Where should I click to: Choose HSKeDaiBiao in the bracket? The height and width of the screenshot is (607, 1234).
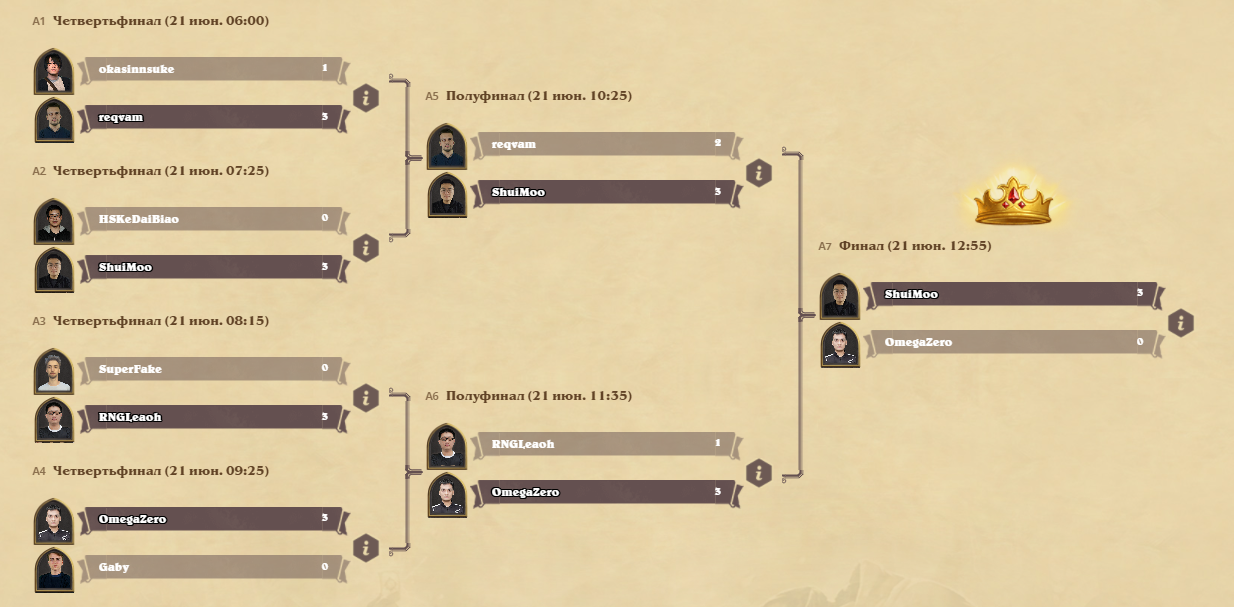tap(210, 219)
